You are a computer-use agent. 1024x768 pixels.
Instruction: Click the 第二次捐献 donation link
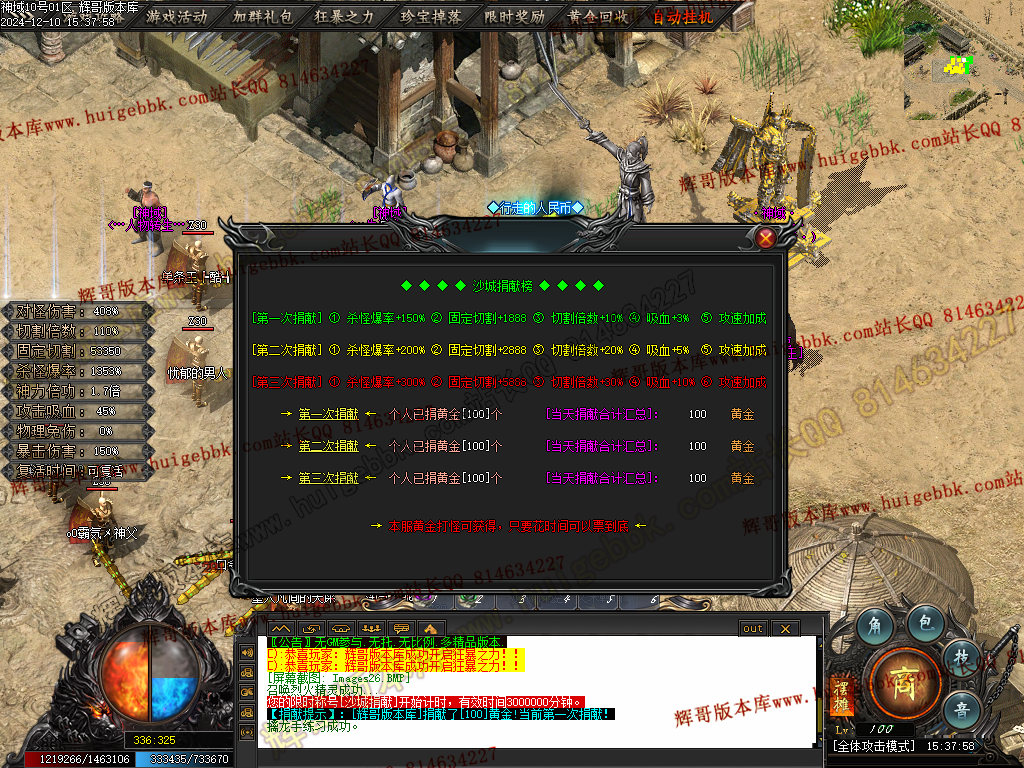[x=328, y=446]
